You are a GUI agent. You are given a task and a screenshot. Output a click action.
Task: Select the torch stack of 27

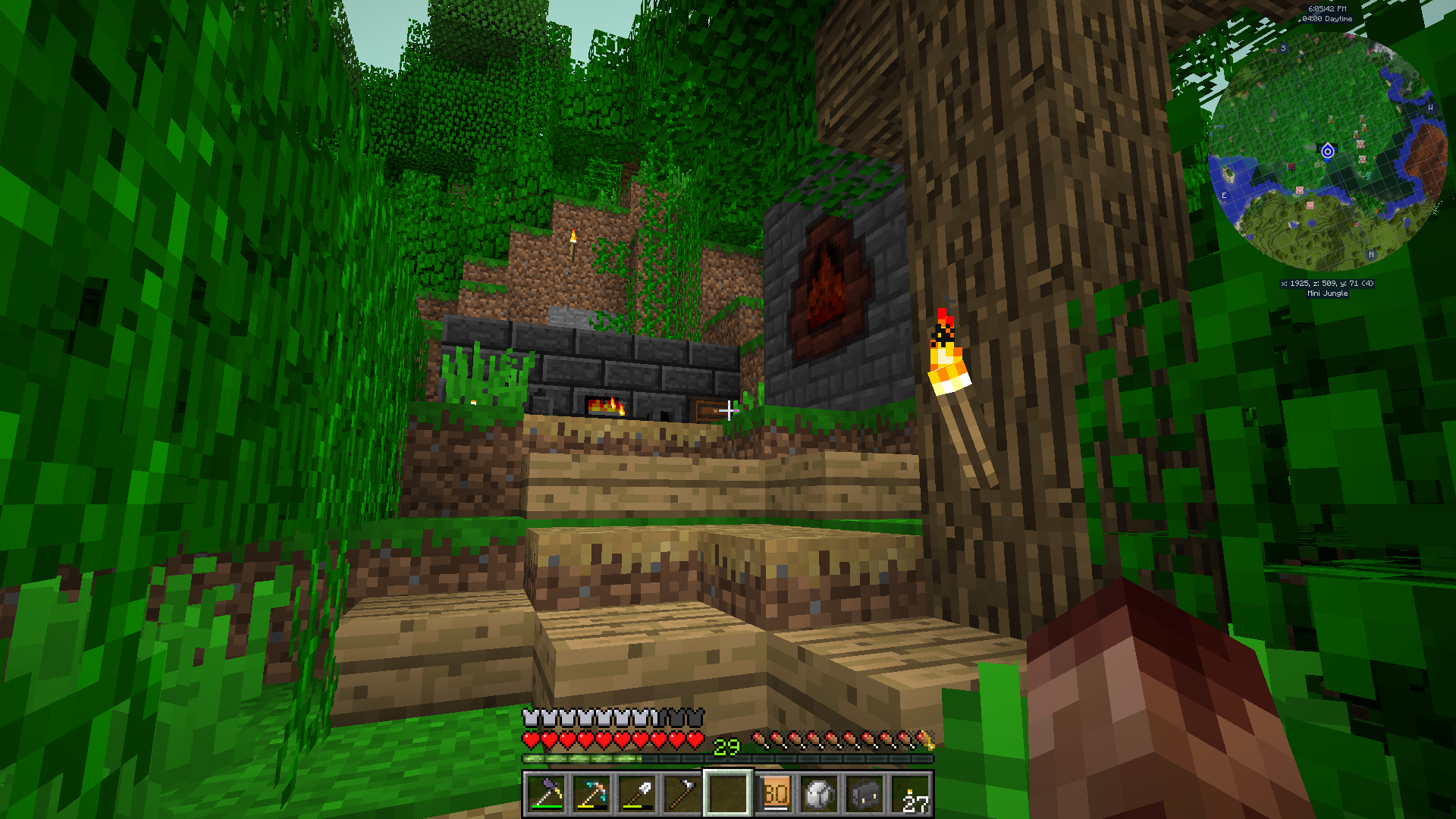click(x=911, y=795)
